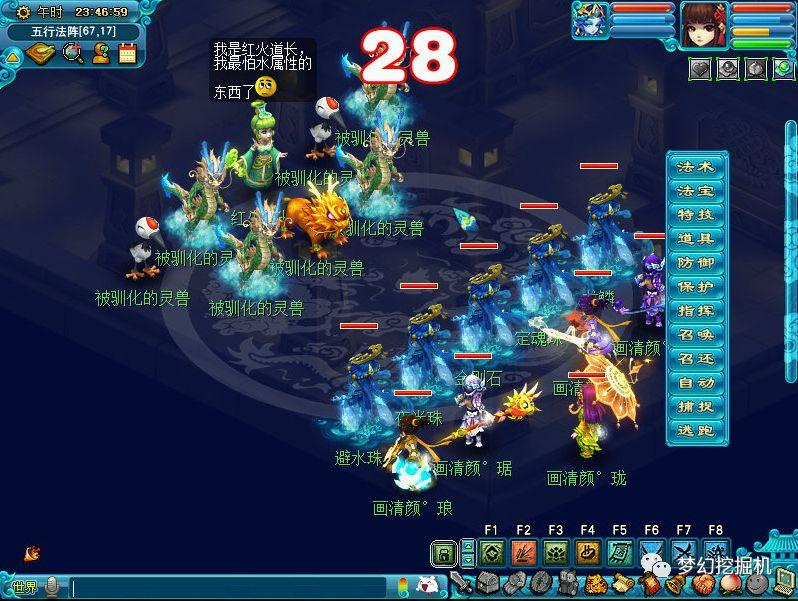This screenshot has height=601, width=798.
Task: Select the 逃跑 flee command
Action: point(694,430)
